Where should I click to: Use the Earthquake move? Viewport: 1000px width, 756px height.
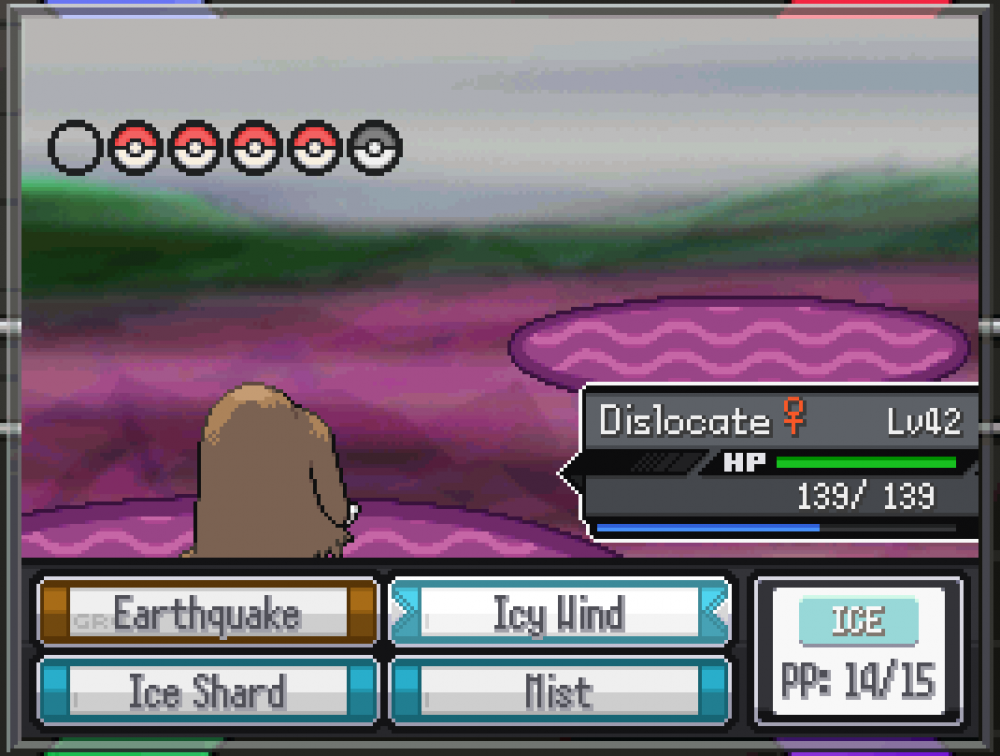pos(207,613)
